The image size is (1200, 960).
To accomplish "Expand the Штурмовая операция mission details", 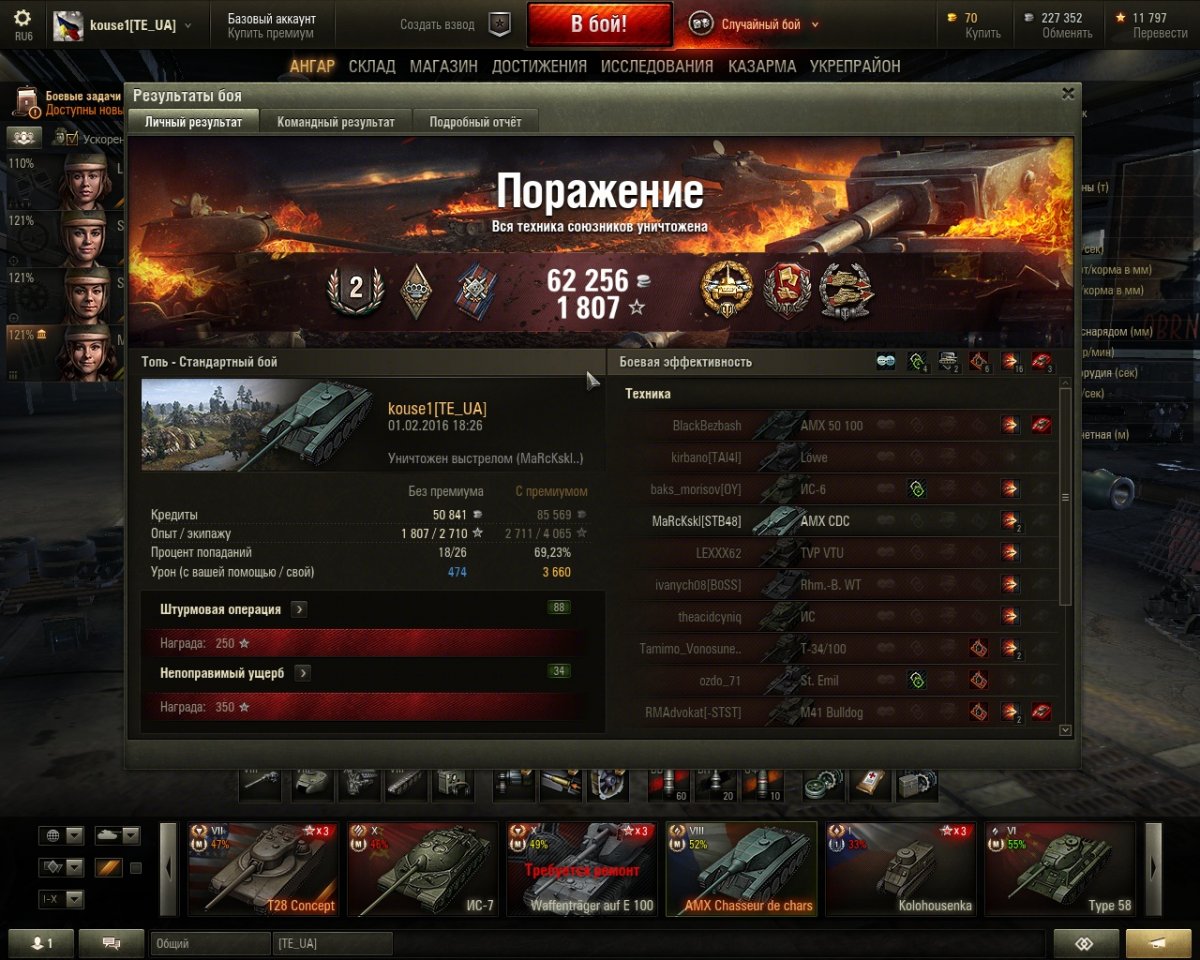I will 299,609.
